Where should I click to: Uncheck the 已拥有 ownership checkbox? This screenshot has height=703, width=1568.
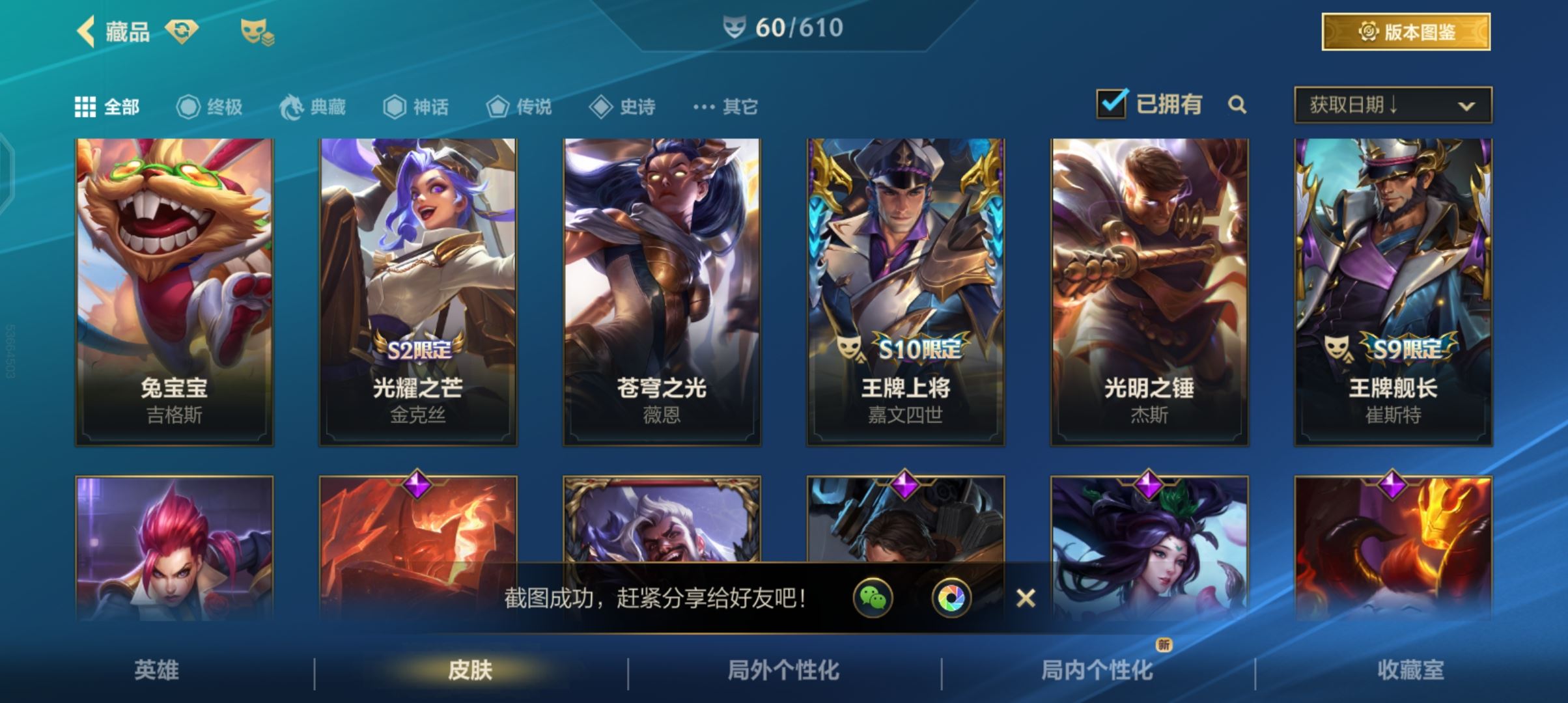(1113, 102)
